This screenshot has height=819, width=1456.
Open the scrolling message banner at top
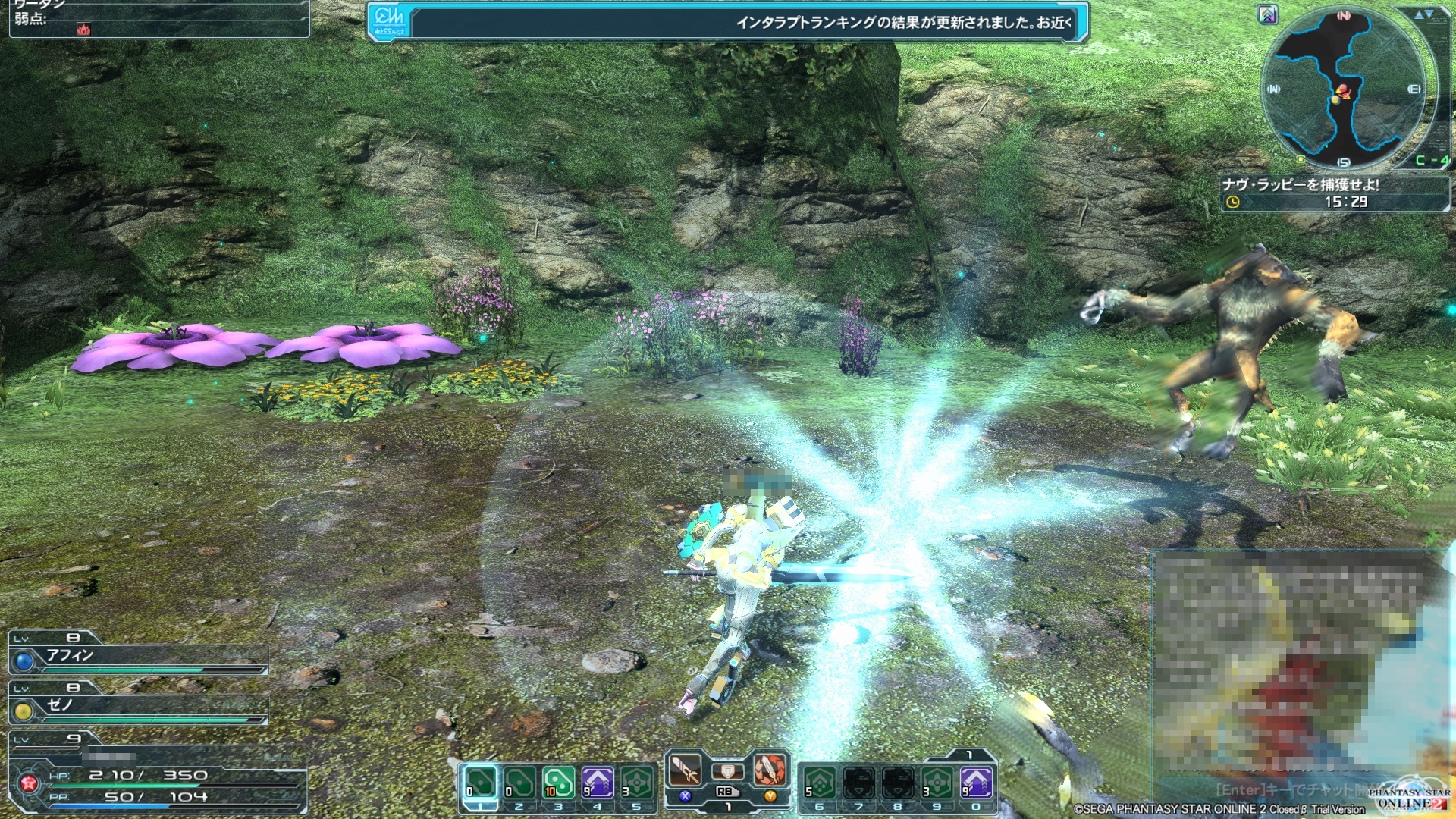click(728, 22)
